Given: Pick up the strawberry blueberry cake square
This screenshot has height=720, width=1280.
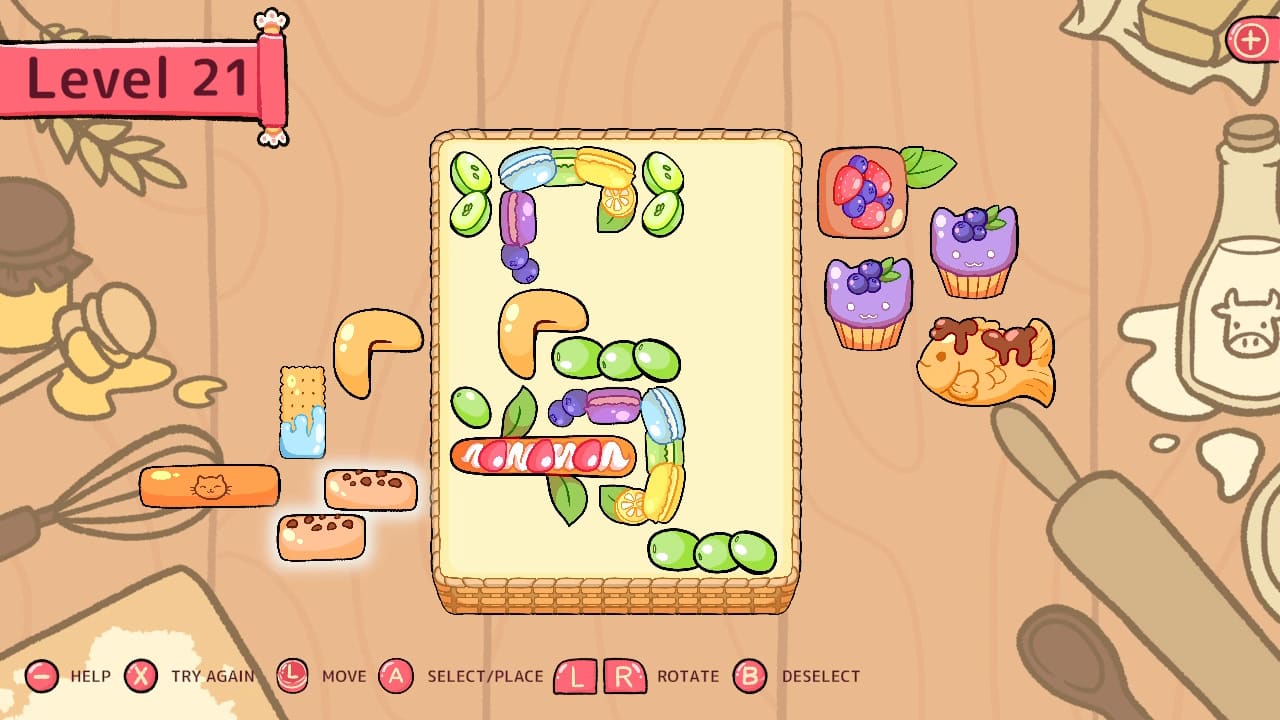Looking at the screenshot, I should (x=862, y=192).
